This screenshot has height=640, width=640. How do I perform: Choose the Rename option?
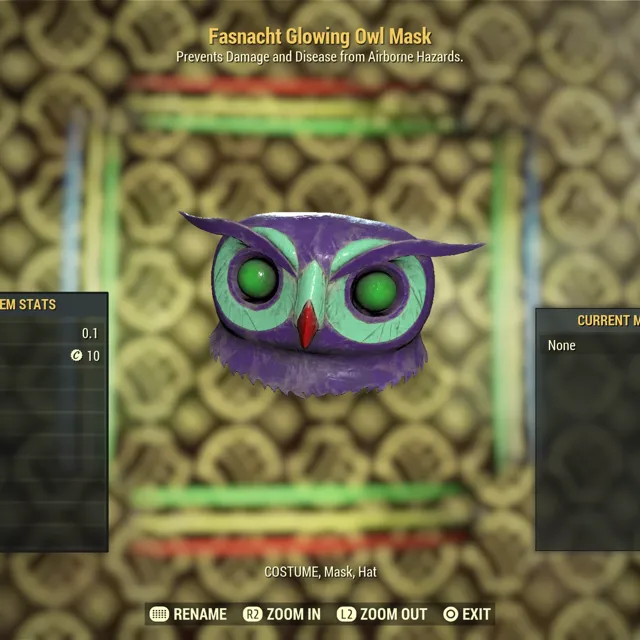point(188,614)
